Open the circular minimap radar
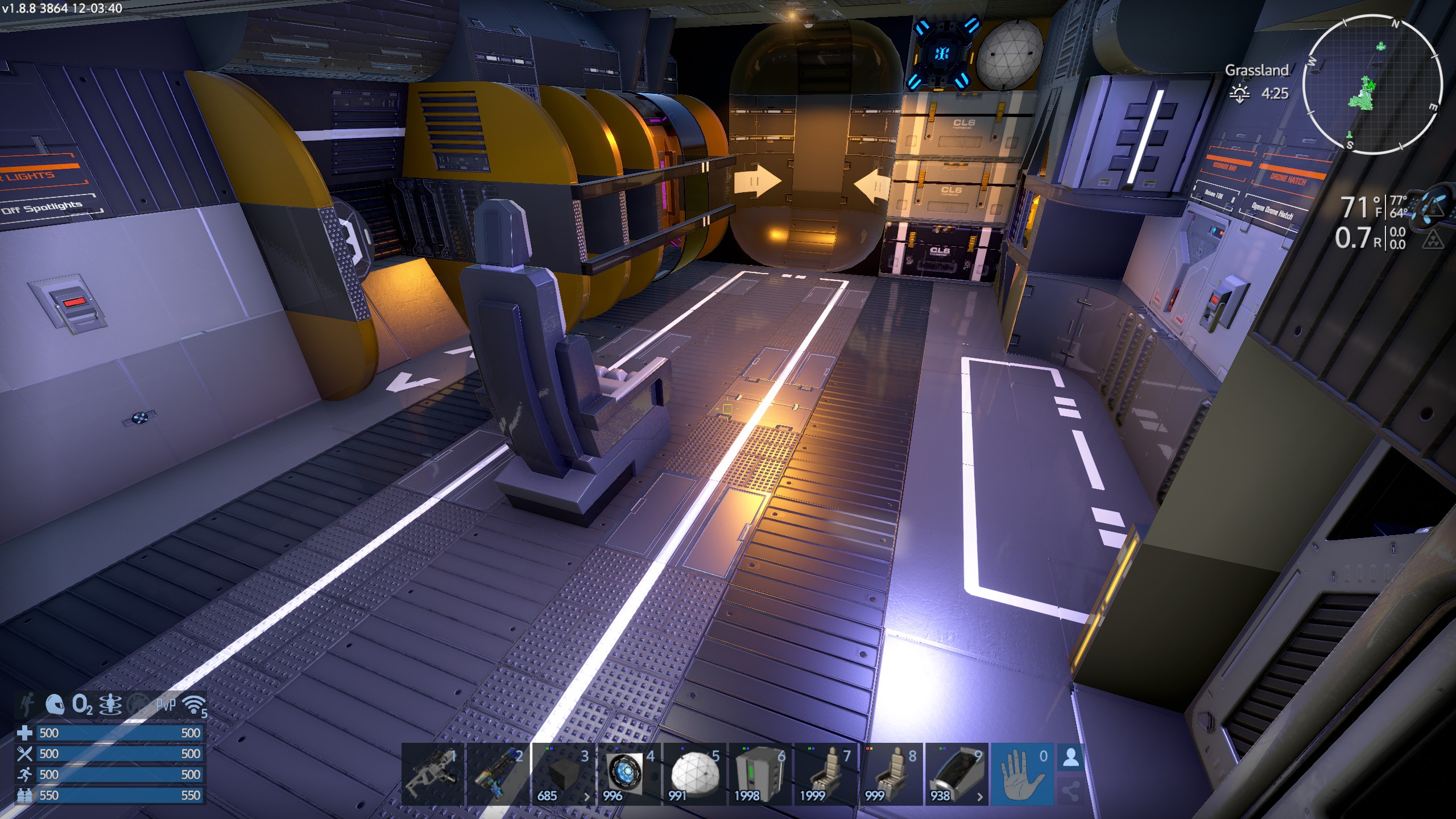 point(1372,85)
